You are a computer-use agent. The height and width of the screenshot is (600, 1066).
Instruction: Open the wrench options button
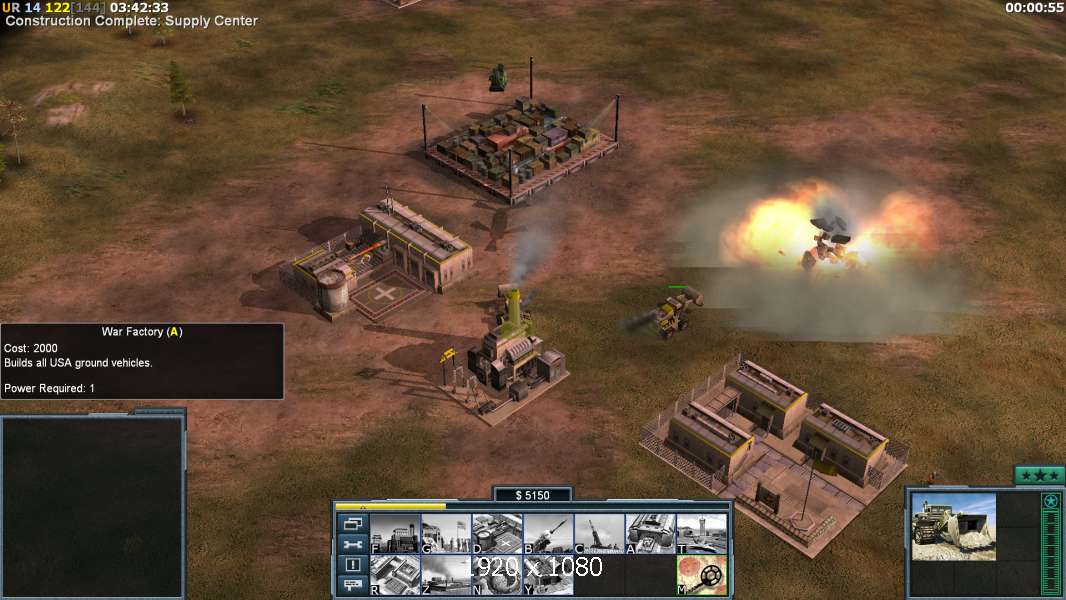click(352, 544)
